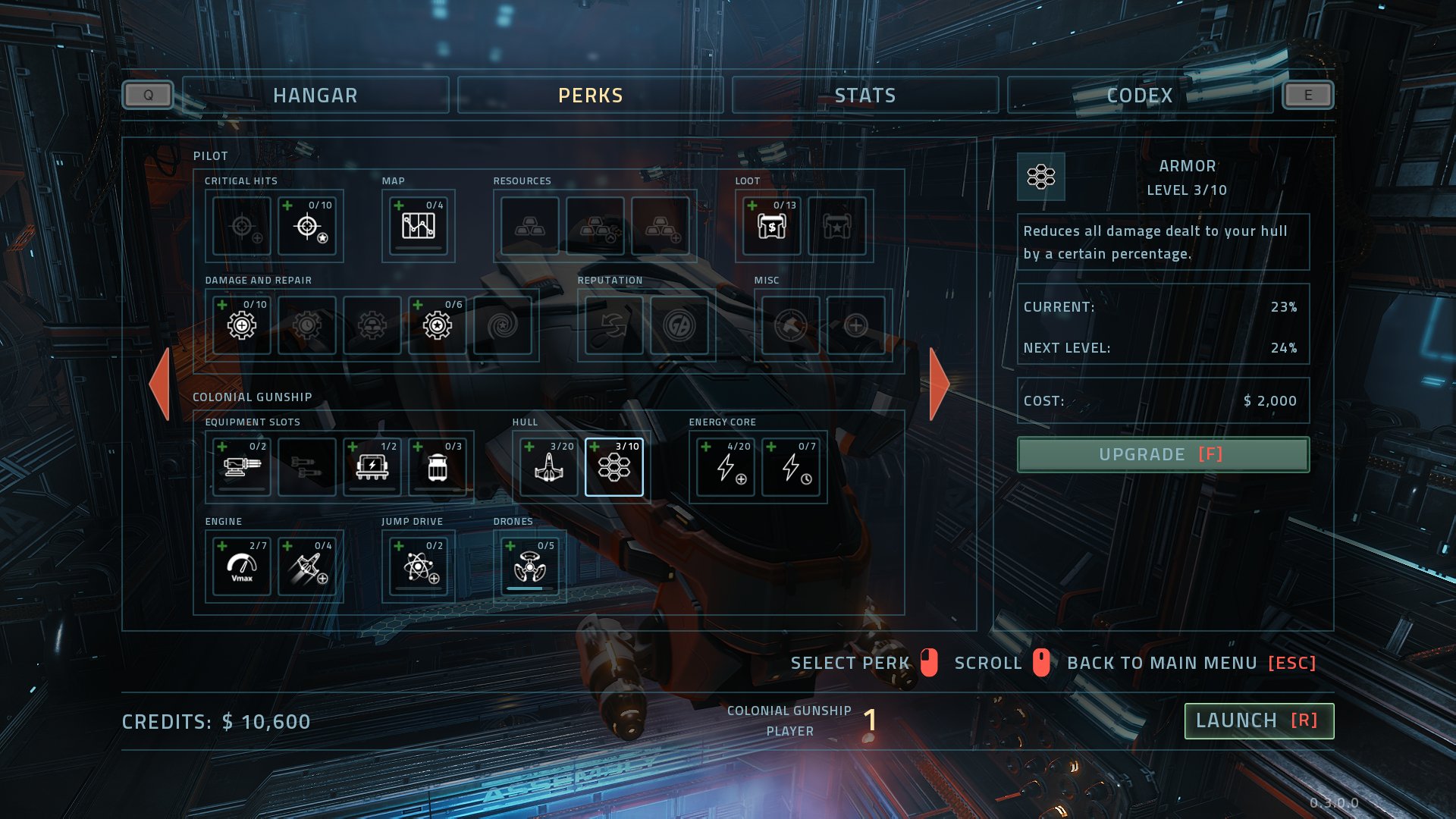Open the Map perk upgrade
The height and width of the screenshot is (819, 1456).
coord(418,225)
